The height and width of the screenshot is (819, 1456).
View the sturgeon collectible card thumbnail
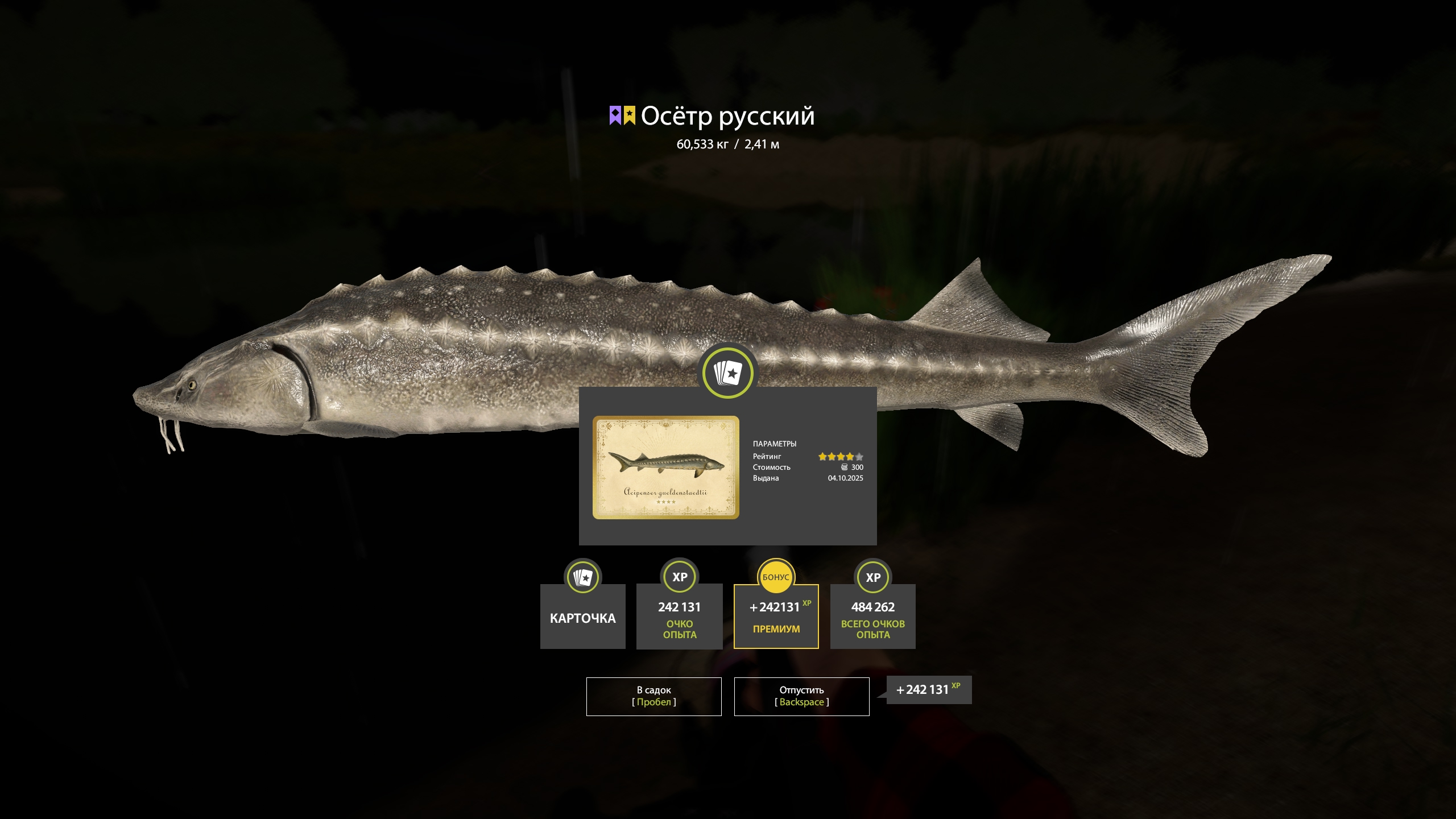(665, 467)
